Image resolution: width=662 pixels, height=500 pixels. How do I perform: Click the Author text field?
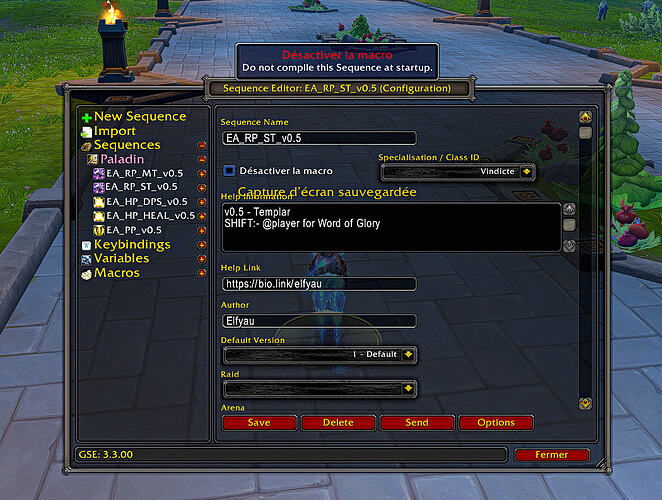tap(318, 321)
